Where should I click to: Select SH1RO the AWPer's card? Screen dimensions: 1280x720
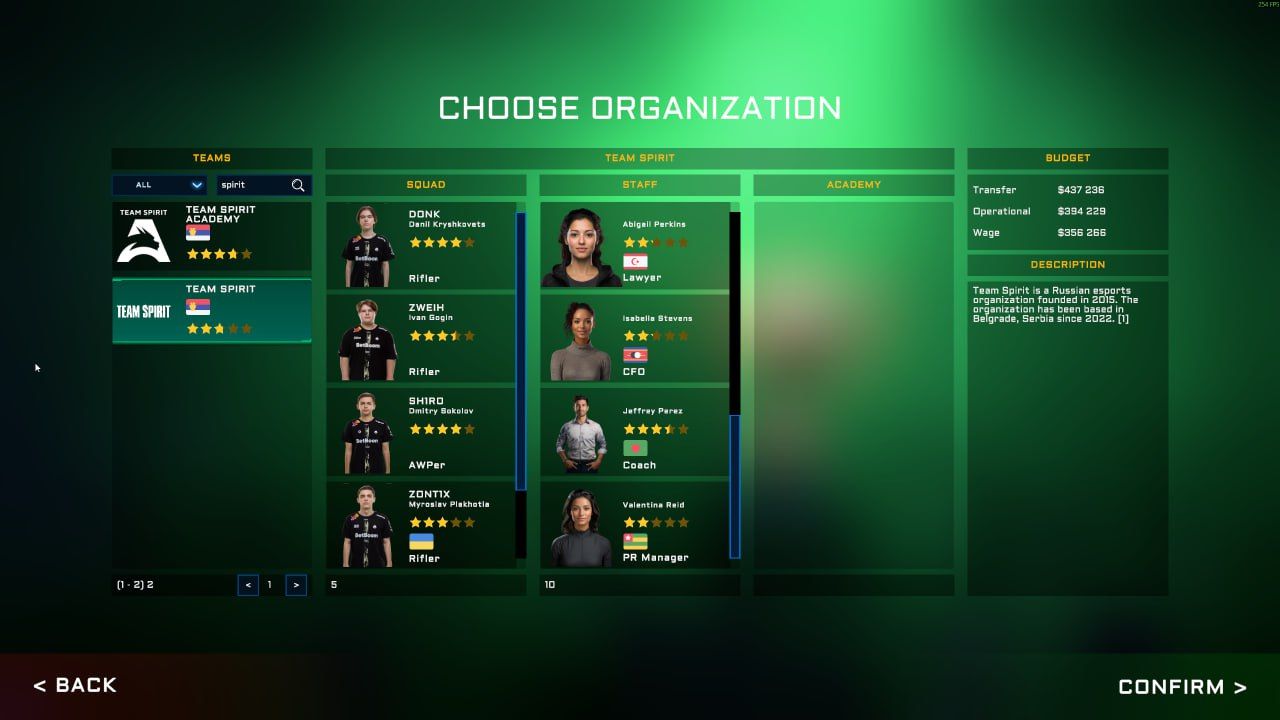tap(425, 432)
